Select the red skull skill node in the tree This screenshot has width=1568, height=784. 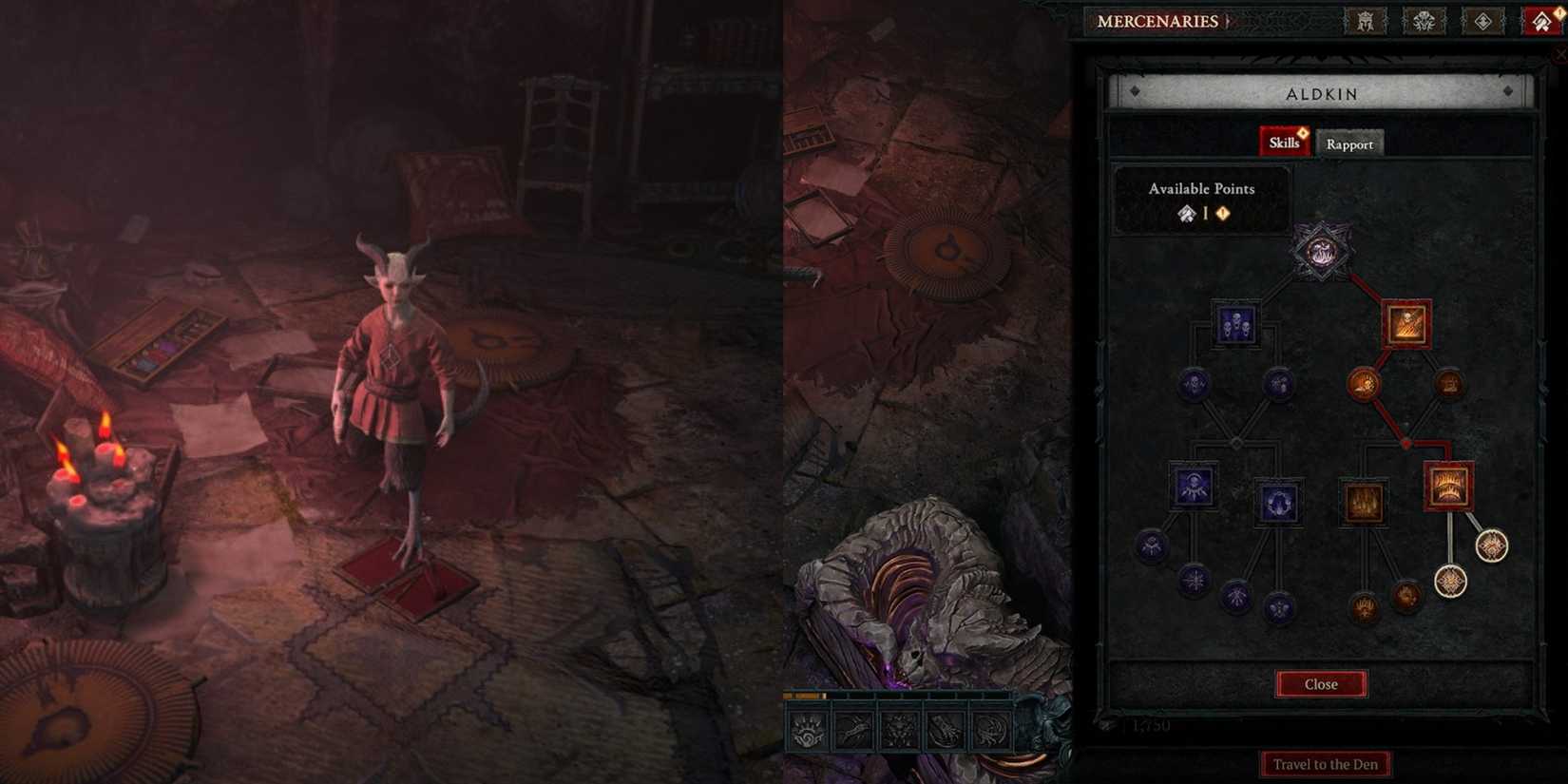pos(1406,326)
